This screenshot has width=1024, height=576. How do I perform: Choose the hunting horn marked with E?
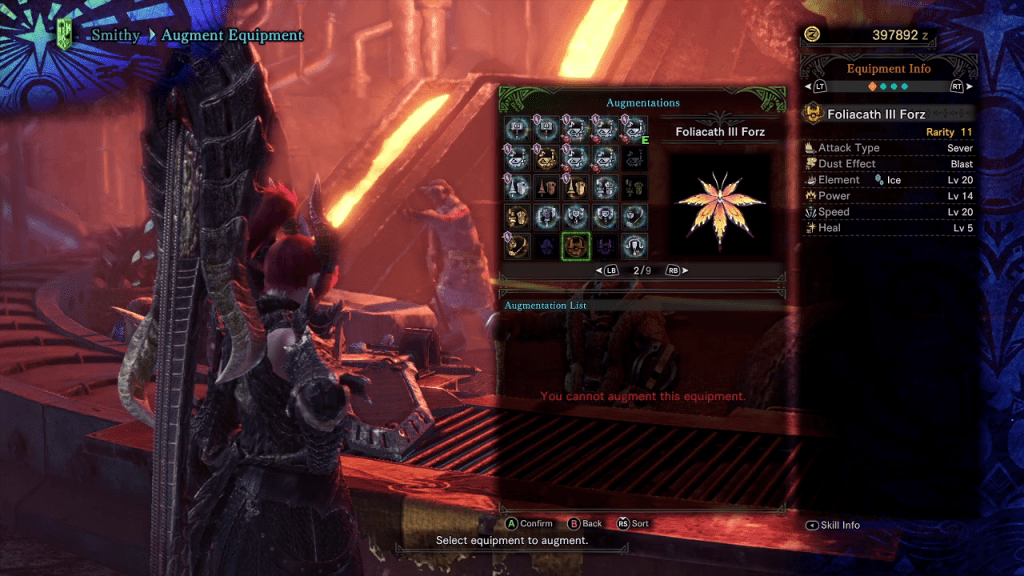[x=633, y=129]
